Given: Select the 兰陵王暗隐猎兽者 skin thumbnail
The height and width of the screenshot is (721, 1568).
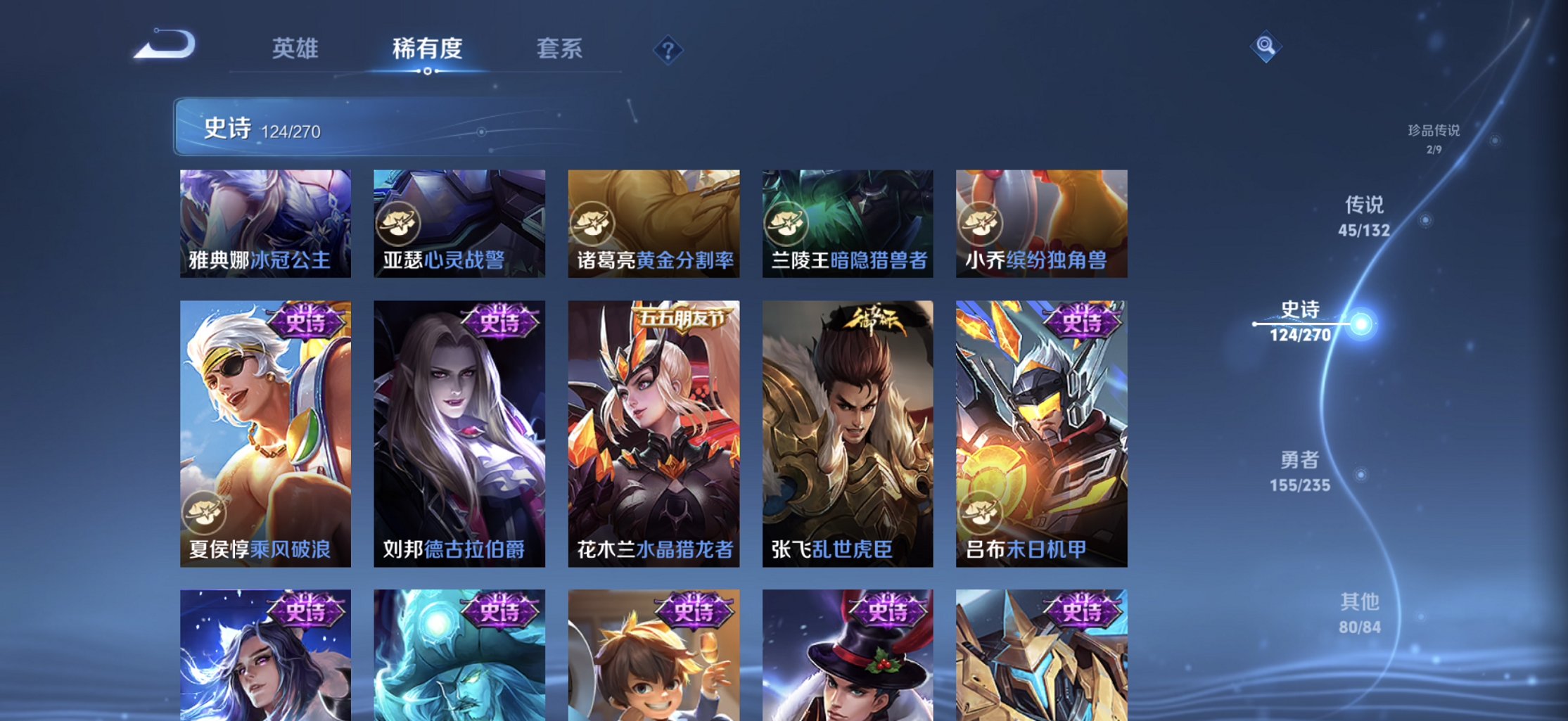Looking at the screenshot, I should [848, 223].
